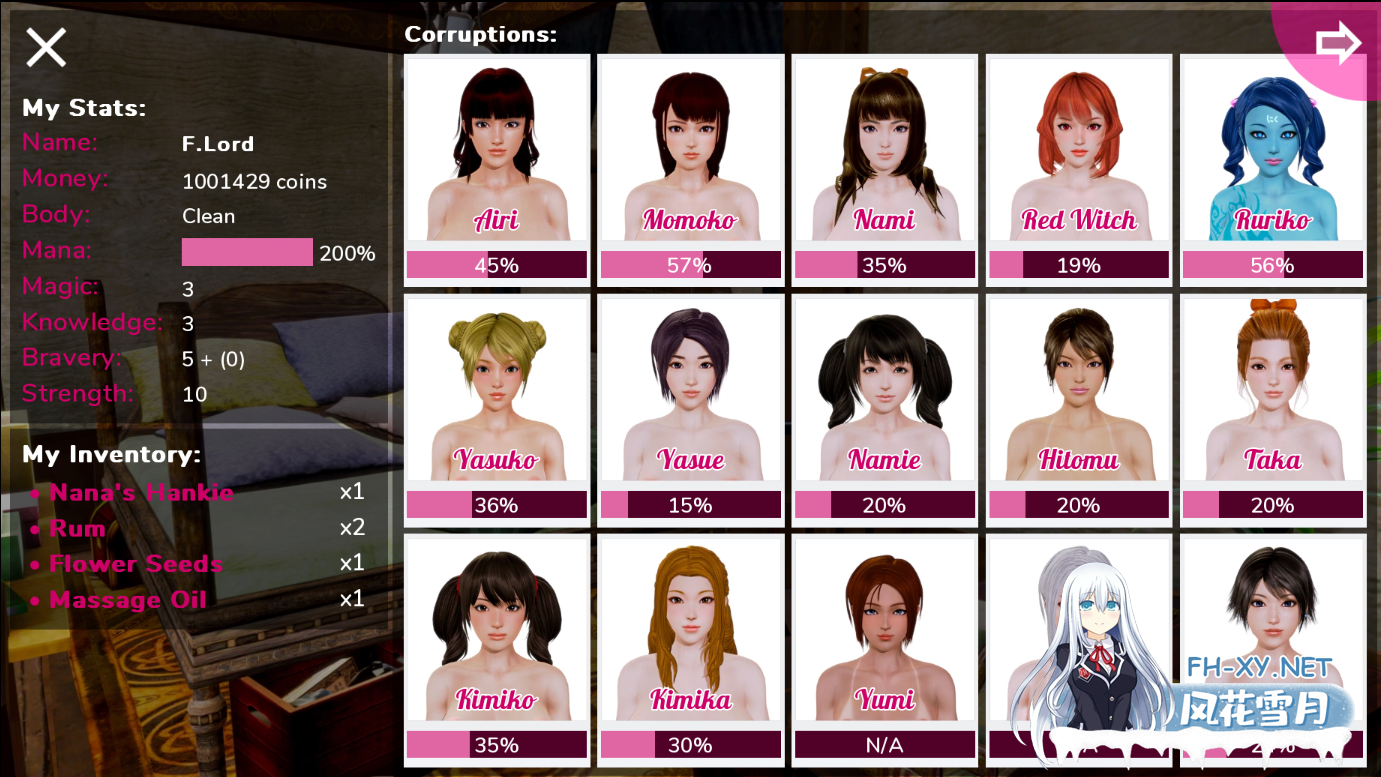Click the Flower Seeds inventory item
Screen dimensions: 1381x777
136,565
